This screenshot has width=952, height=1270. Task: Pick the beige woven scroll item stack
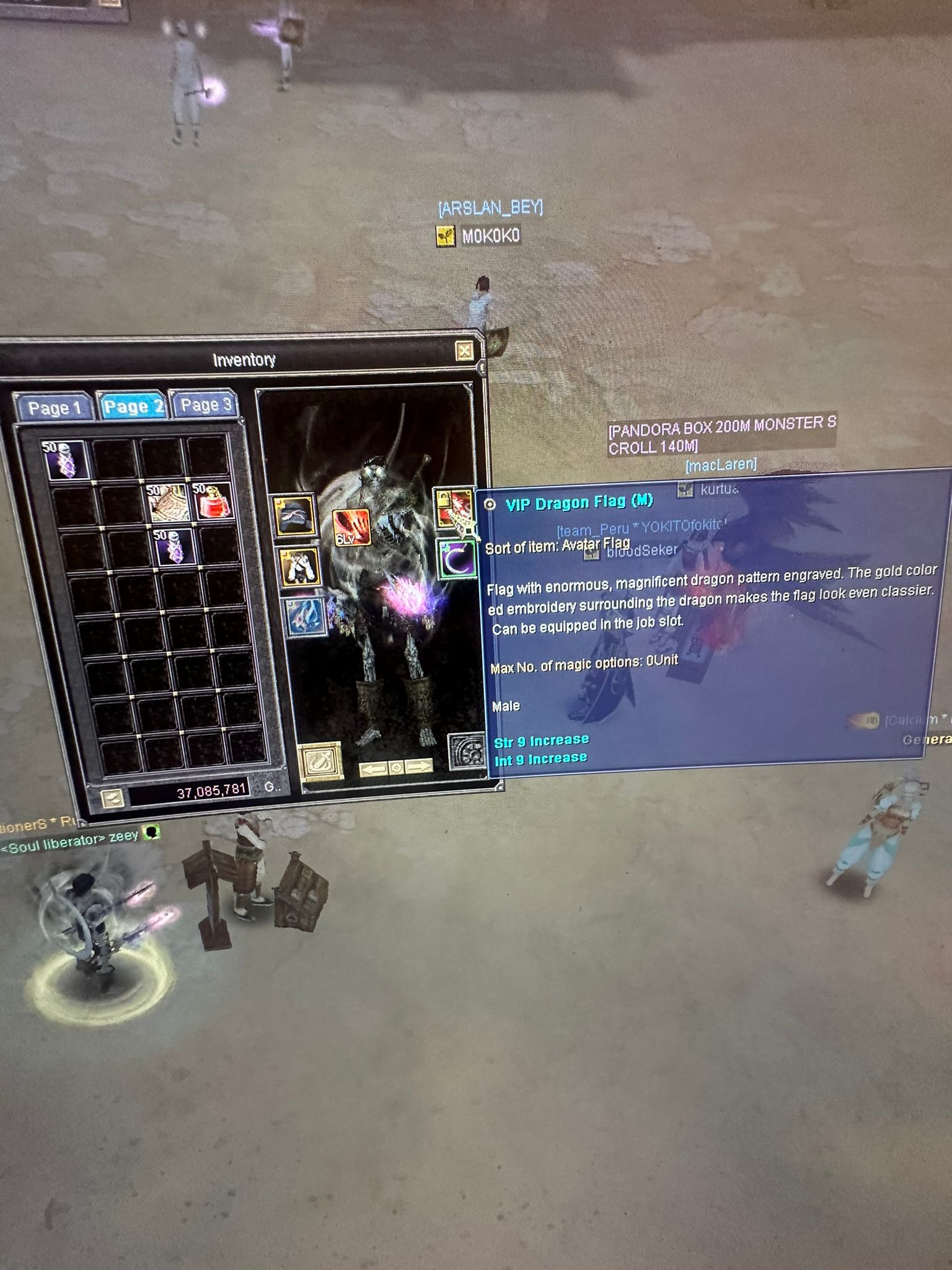coord(168,502)
